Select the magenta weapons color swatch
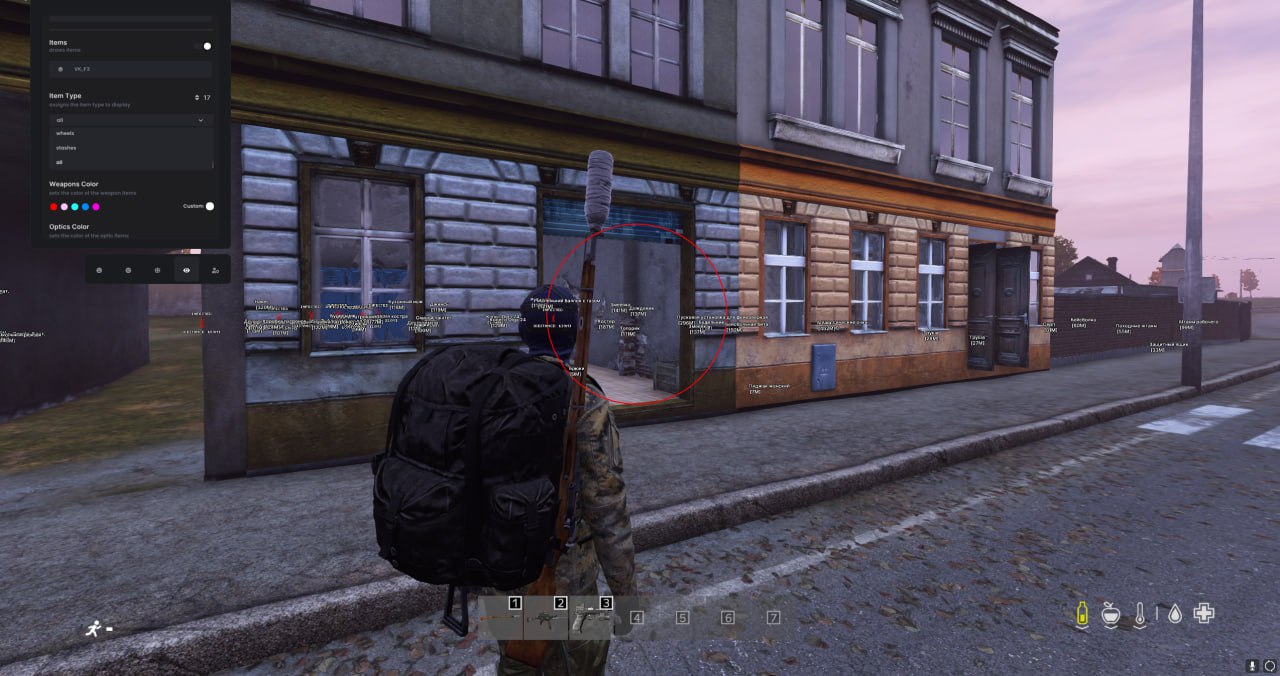The image size is (1280, 676). coord(96,207)
